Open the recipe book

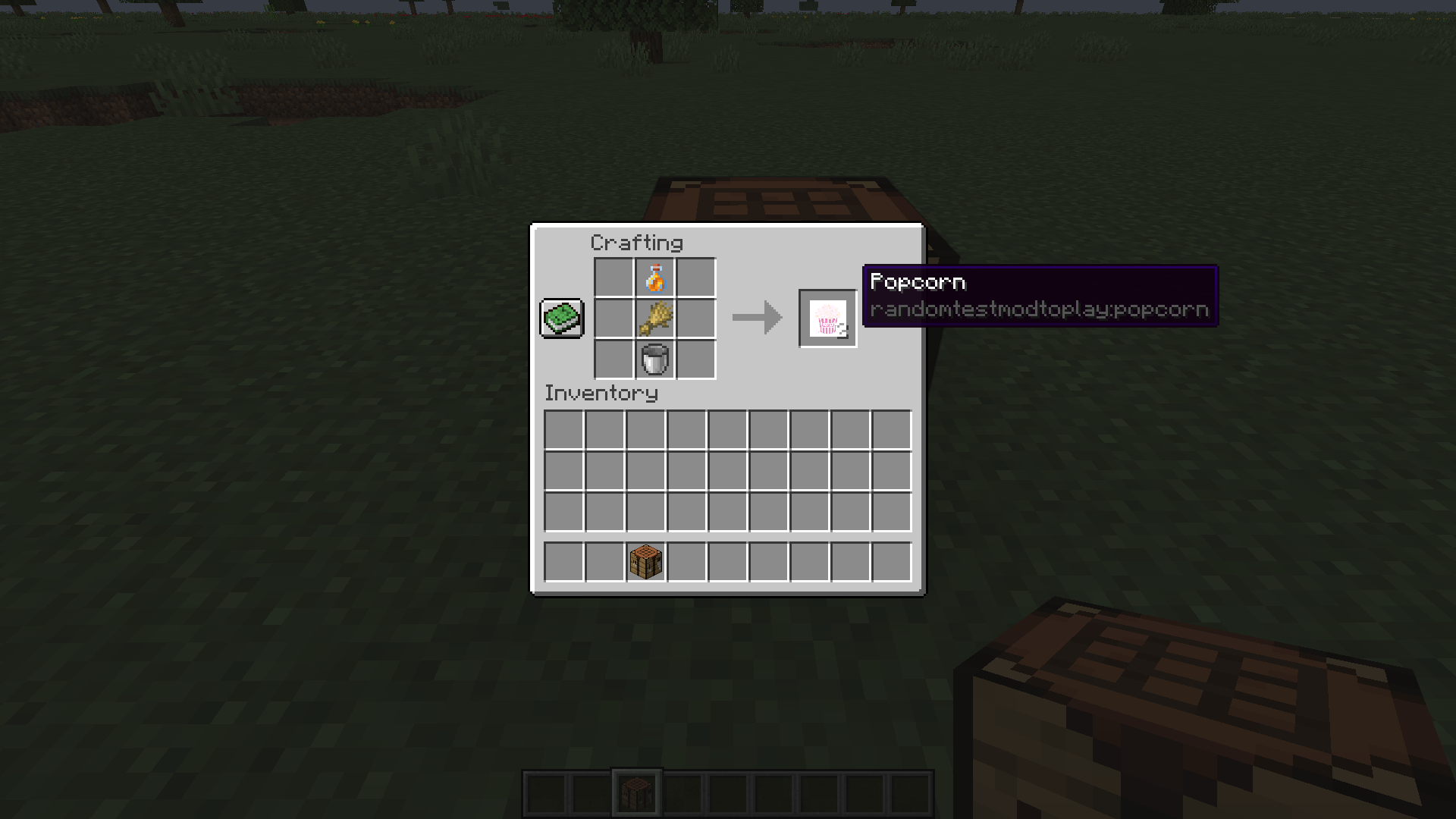click(x=561, y=318)
